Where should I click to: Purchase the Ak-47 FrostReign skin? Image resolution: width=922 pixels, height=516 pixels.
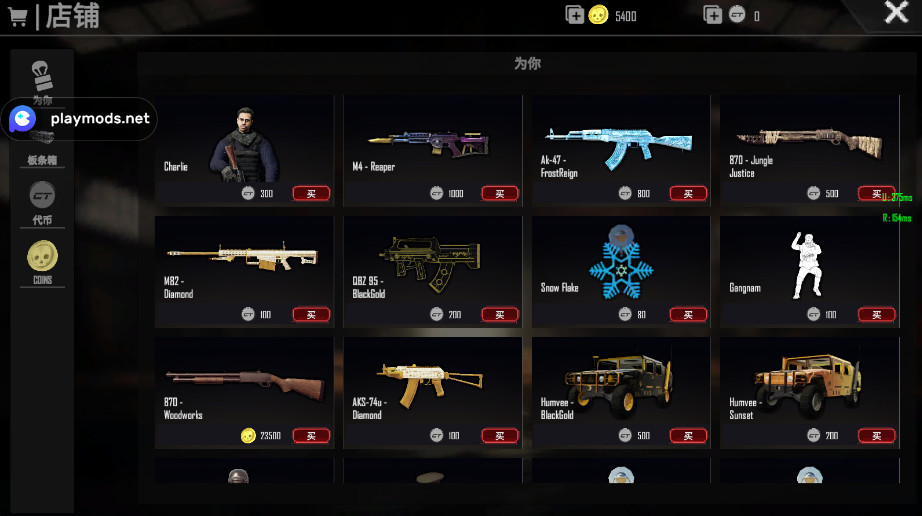click(x=688, y=193)
